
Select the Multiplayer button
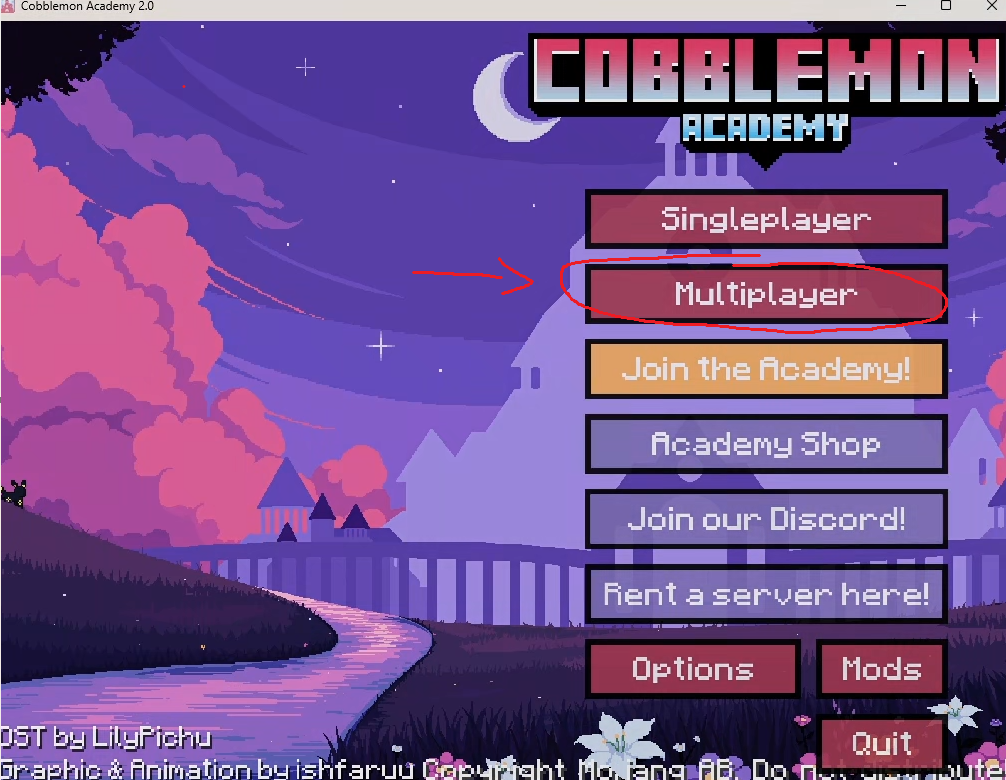[x=766, y=294]
